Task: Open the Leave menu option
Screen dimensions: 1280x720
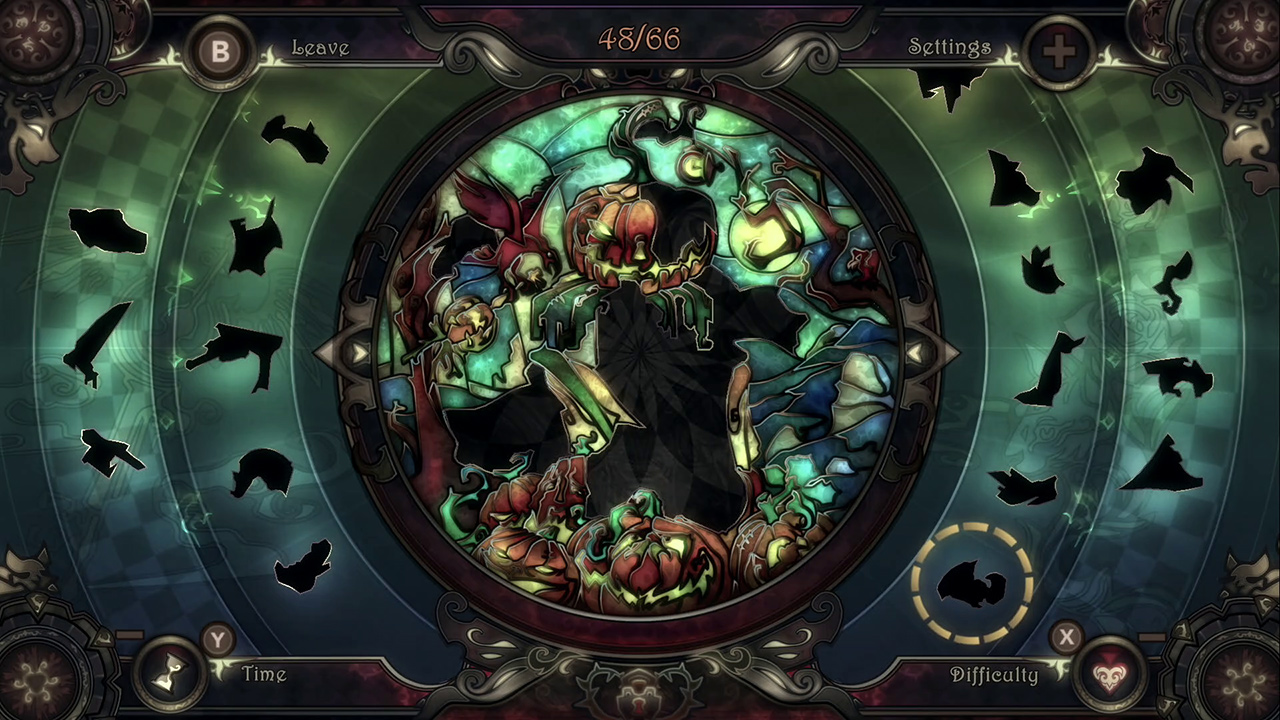Action: (321, 47)
